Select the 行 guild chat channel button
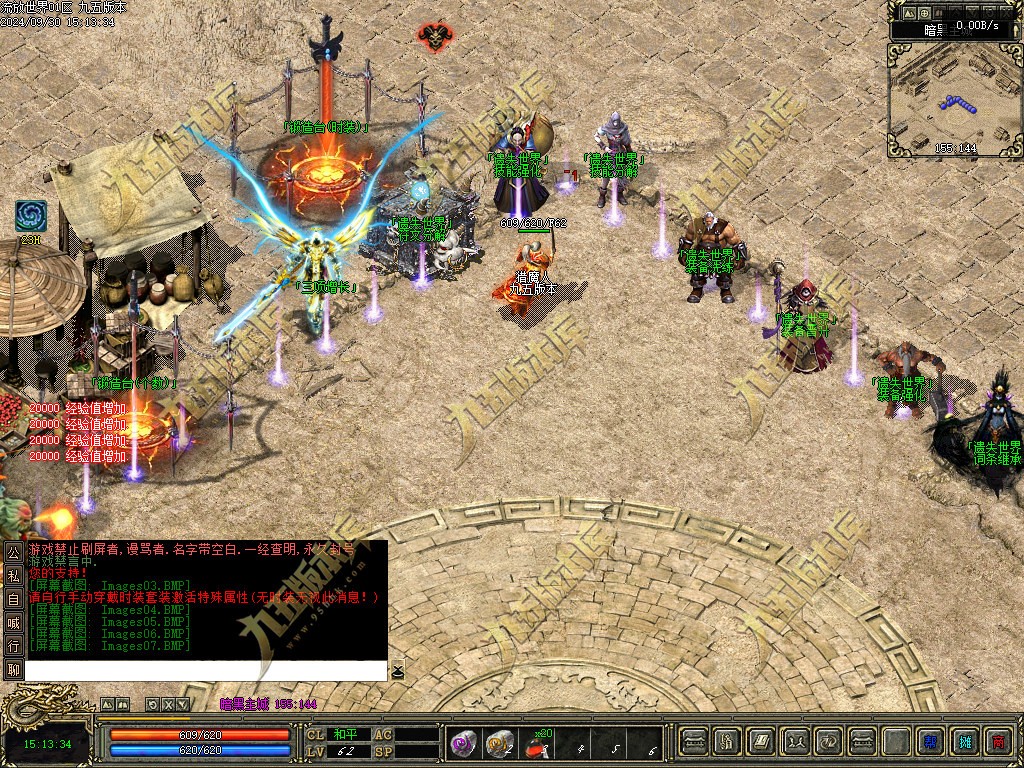1024x768 pixels. point(13,646)
